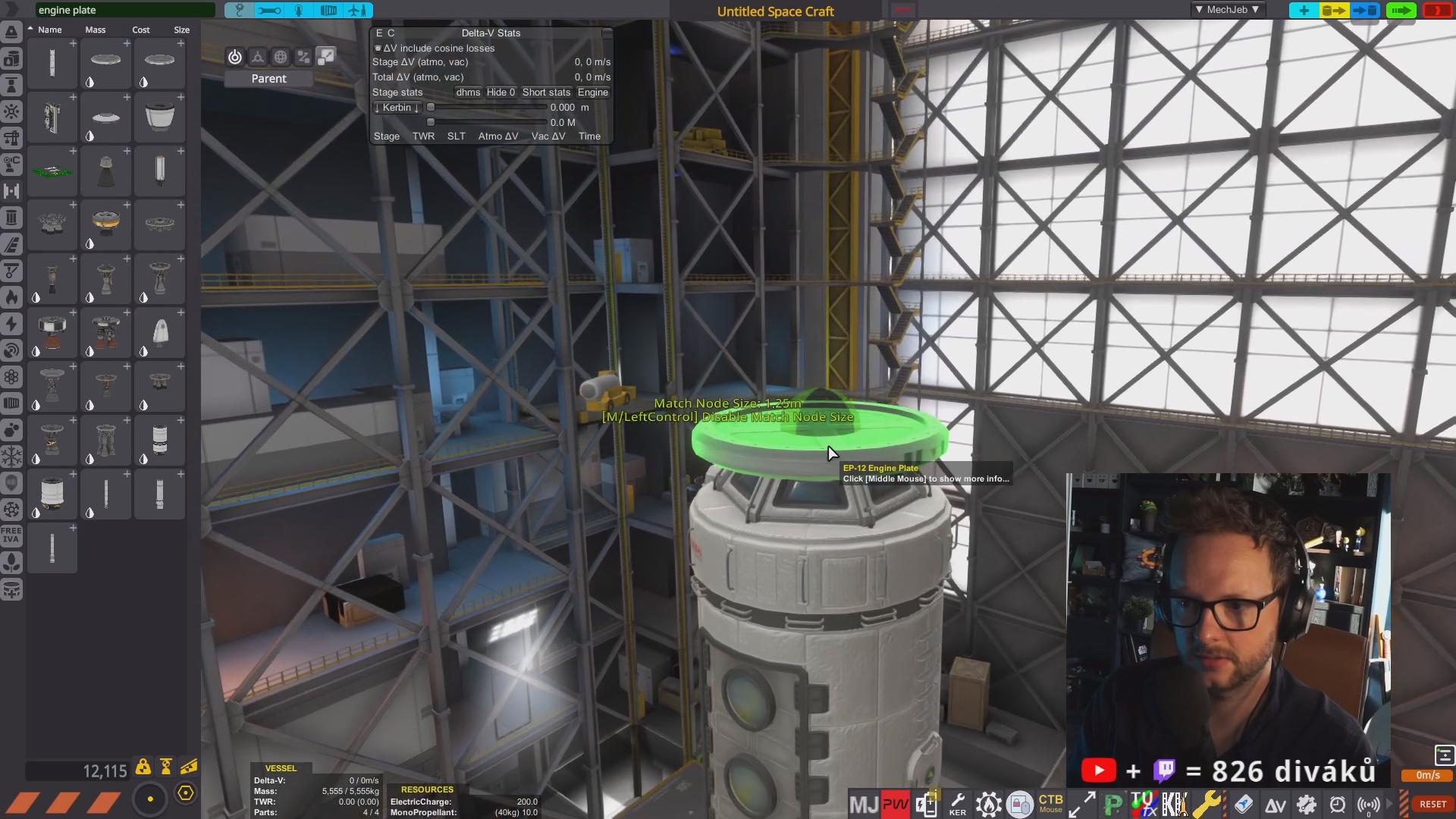
Task: Launch the craft with the green arrow button
Action: click(1400, 11)
